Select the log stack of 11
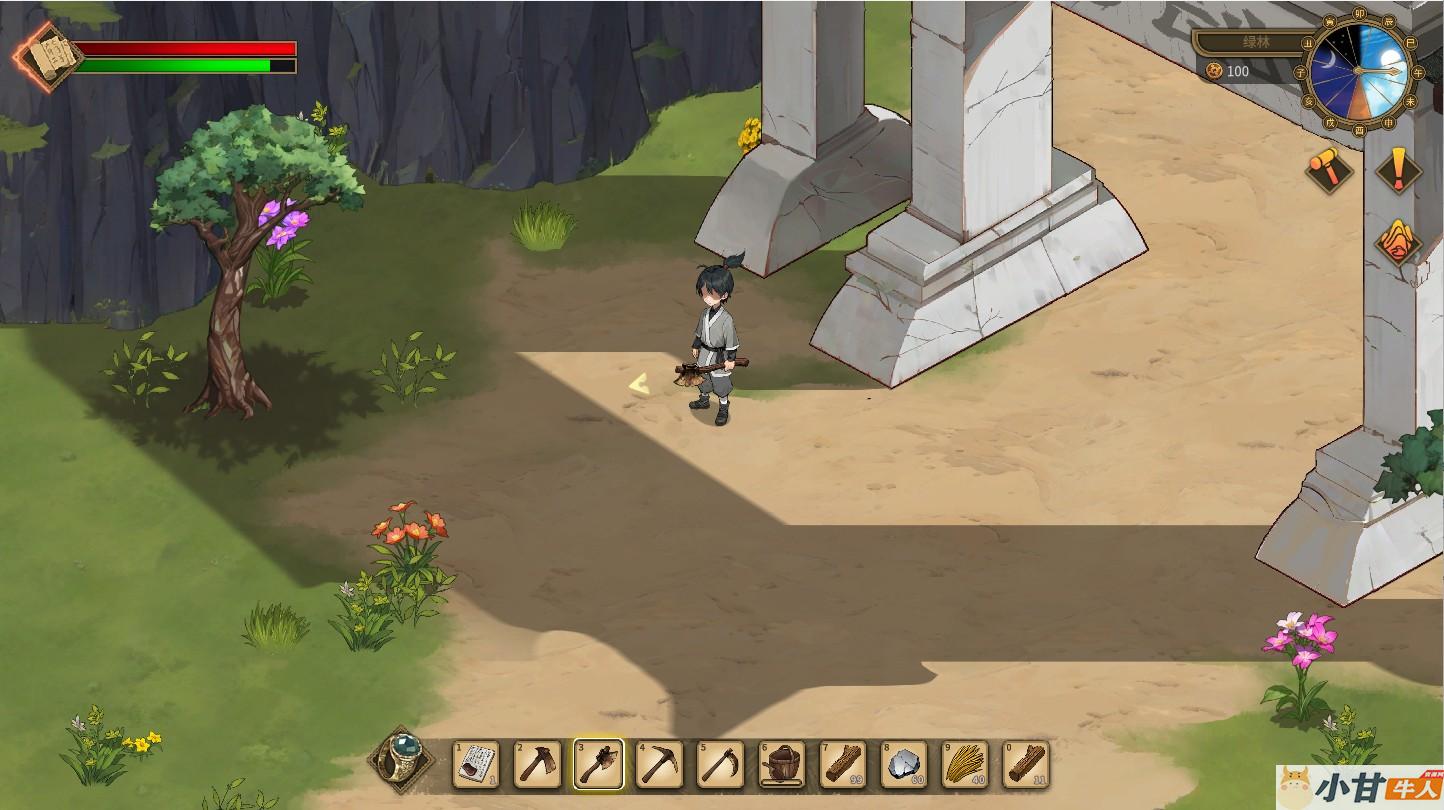1444x810 pixels. pos(1026,764)
